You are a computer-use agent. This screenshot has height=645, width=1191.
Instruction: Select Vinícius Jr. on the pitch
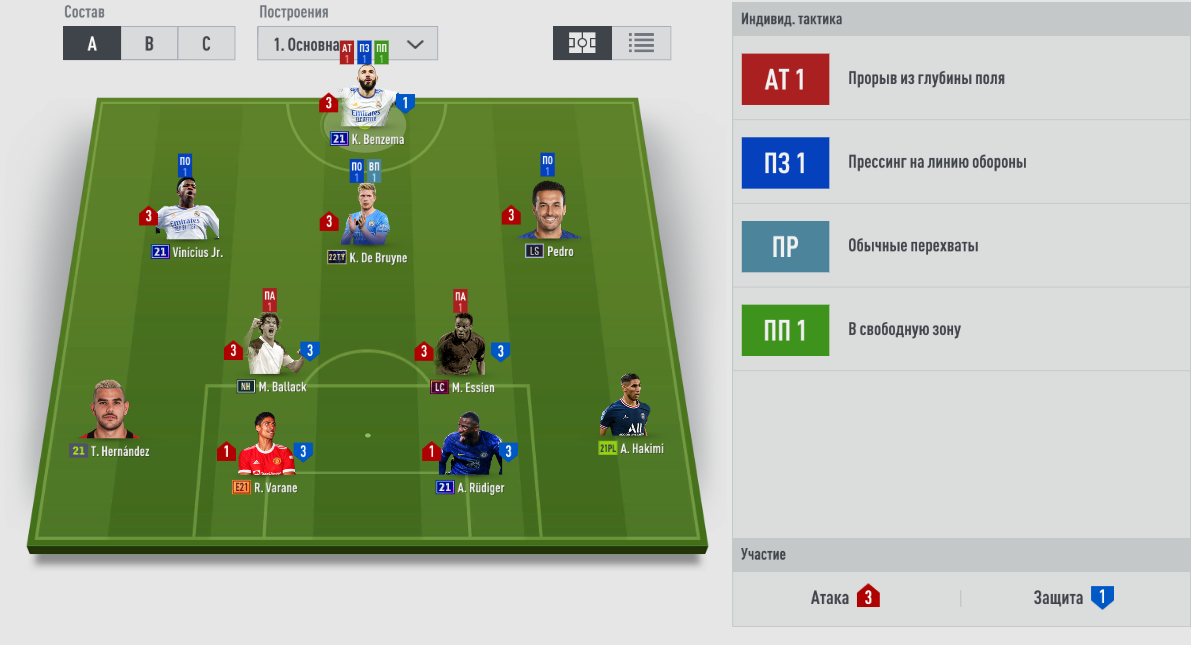(187, 214)
